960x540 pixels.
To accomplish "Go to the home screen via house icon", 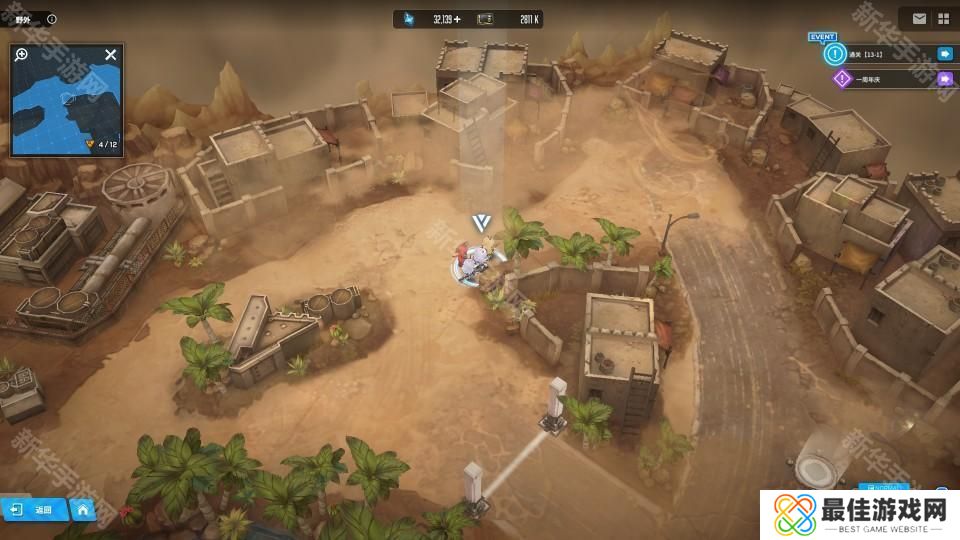I will (x=84, y=509).
